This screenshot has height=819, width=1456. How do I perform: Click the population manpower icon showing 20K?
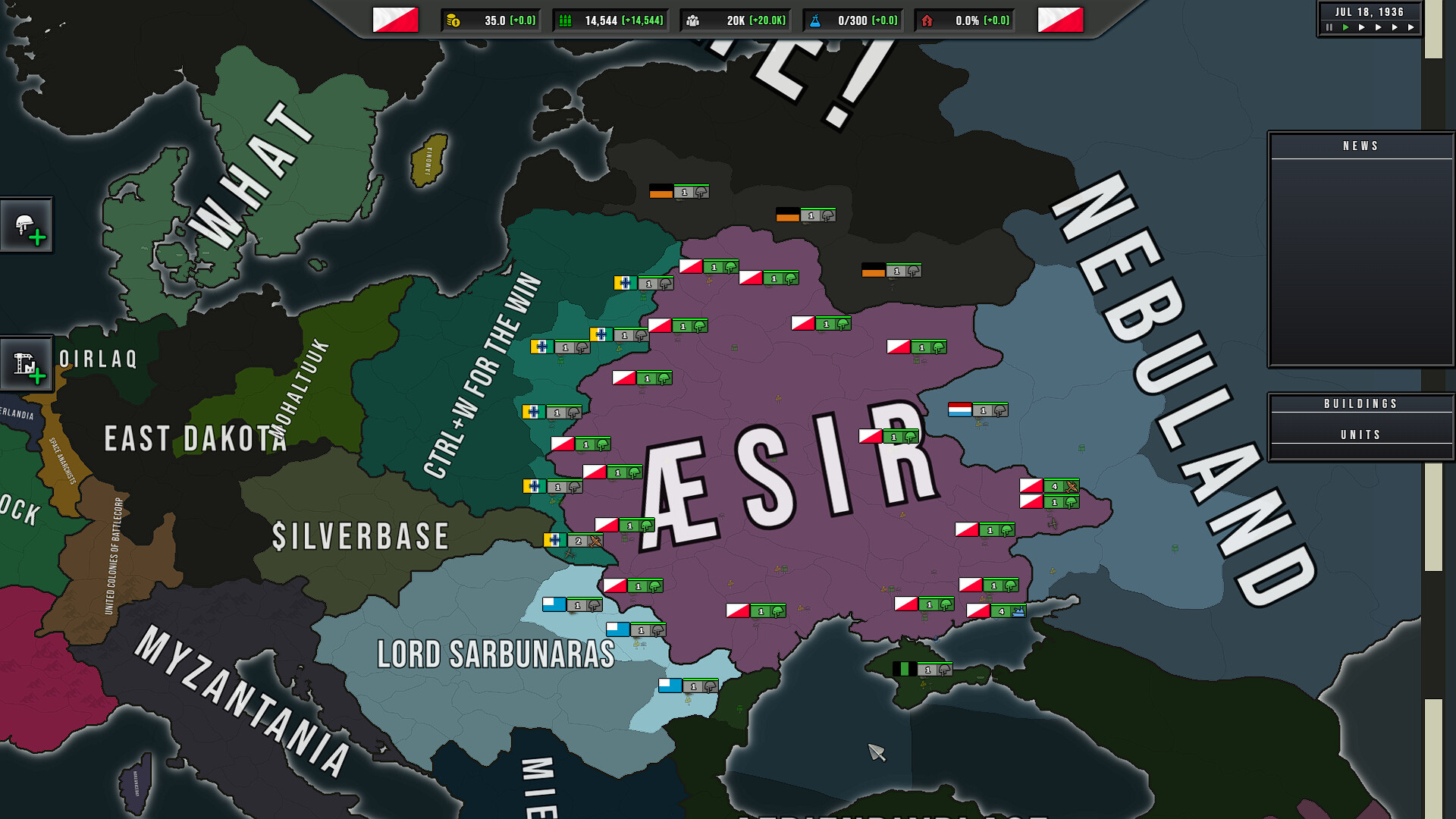692,20
